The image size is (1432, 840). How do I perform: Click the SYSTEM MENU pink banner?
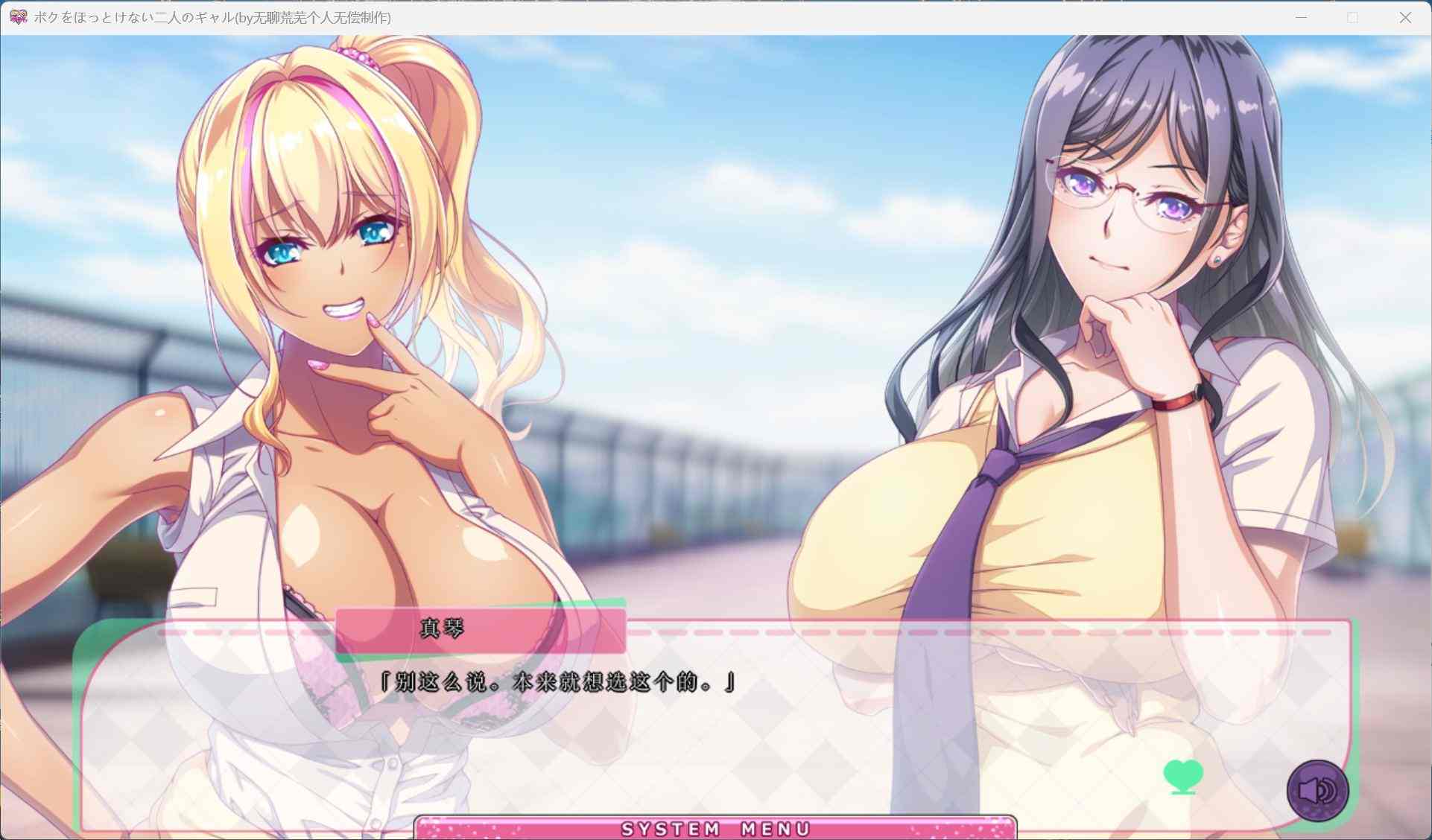(x=715, y=828)
